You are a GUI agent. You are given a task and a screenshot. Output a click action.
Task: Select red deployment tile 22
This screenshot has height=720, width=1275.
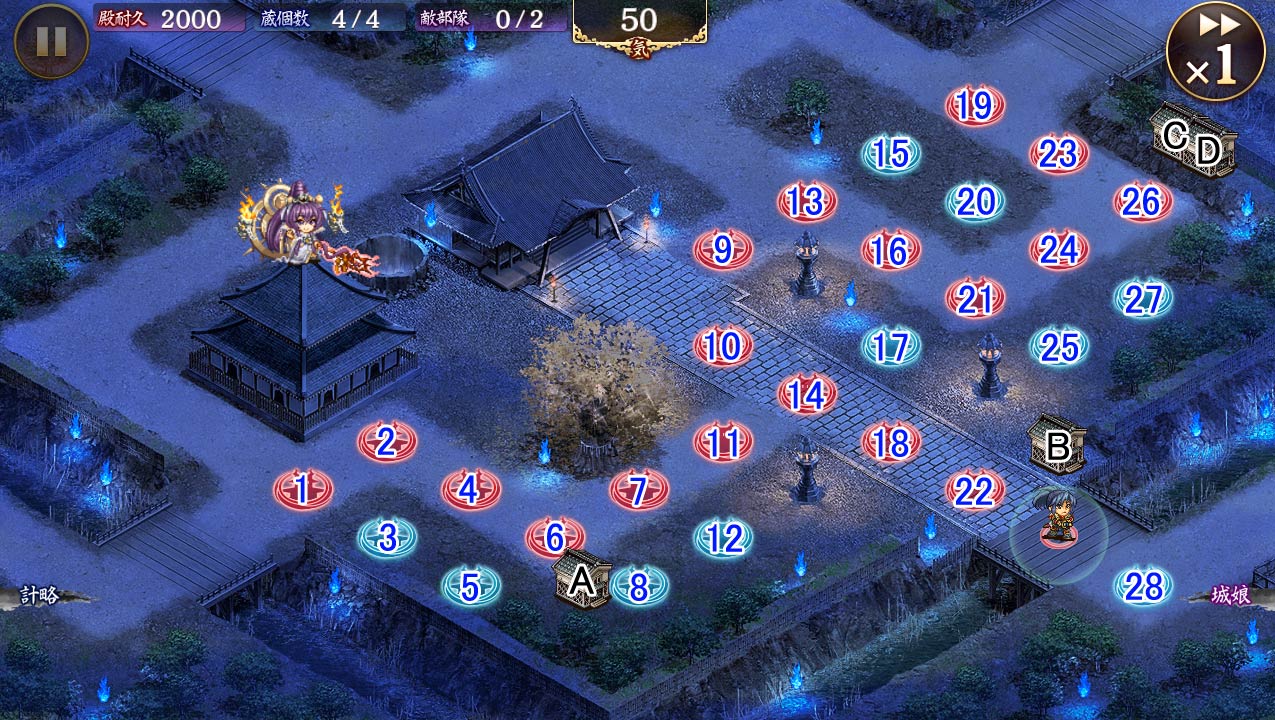click(x=974, y=491)
